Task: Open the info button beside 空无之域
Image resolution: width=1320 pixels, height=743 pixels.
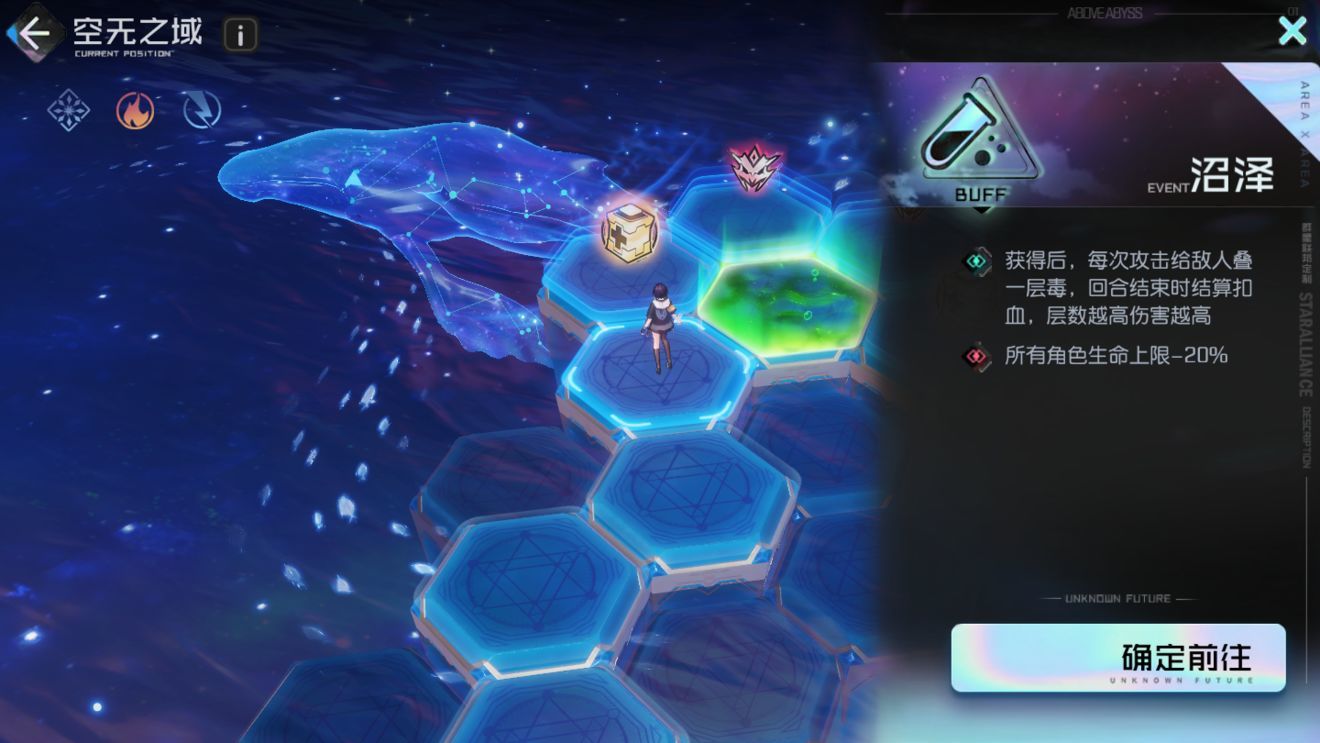Action: [240, 35]
